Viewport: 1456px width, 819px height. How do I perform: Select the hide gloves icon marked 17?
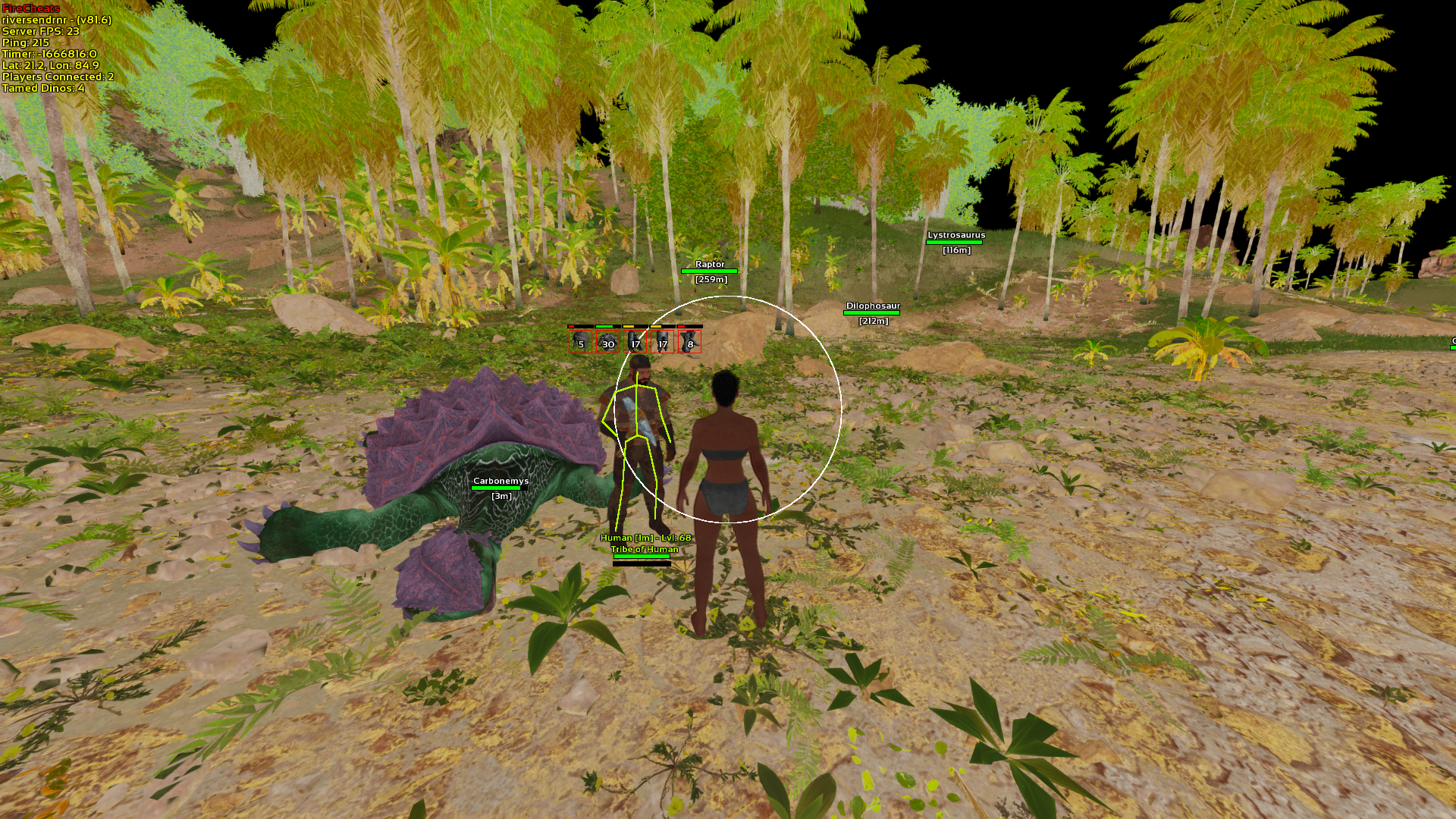635,343
